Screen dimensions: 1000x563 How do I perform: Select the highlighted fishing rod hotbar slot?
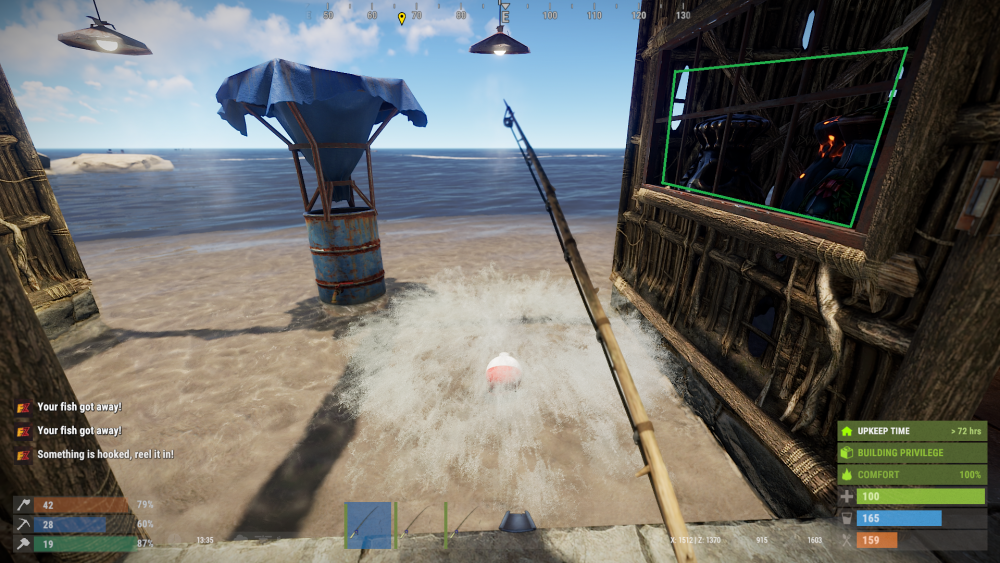pyautogui.click(x=368, y=525)
